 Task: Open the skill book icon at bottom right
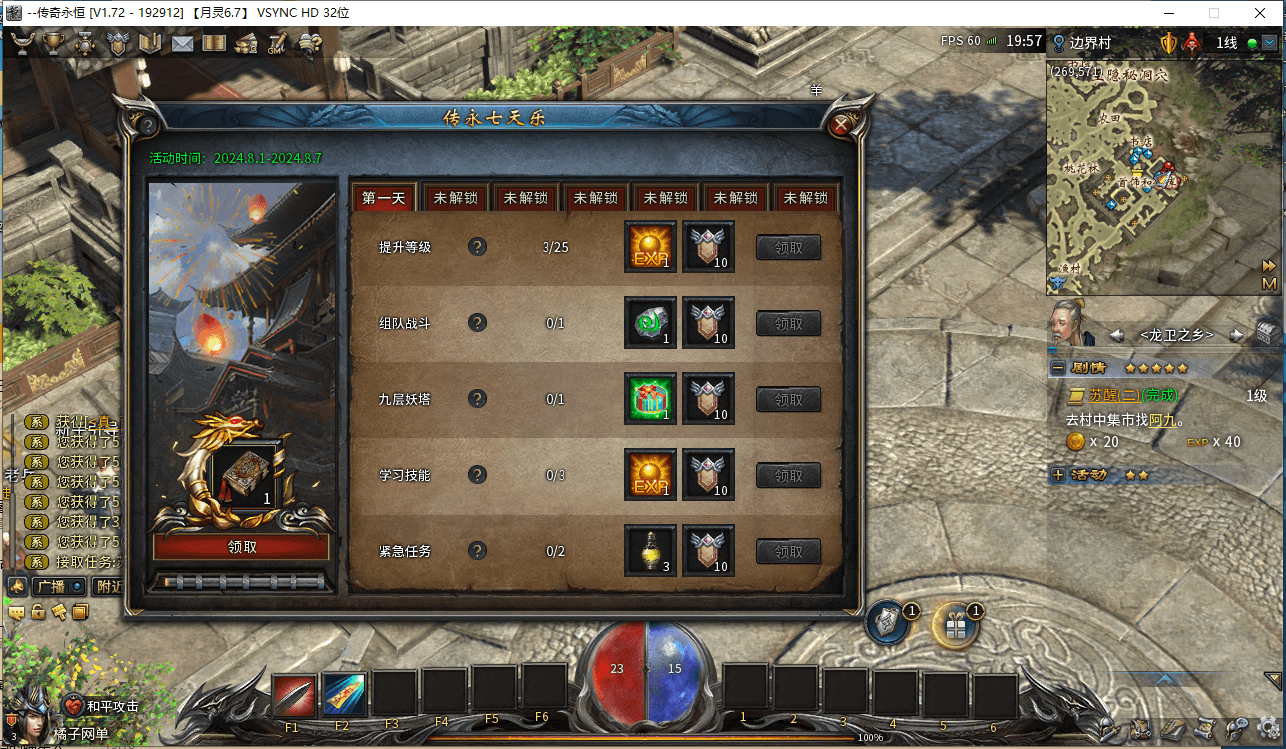(1172, 728)
